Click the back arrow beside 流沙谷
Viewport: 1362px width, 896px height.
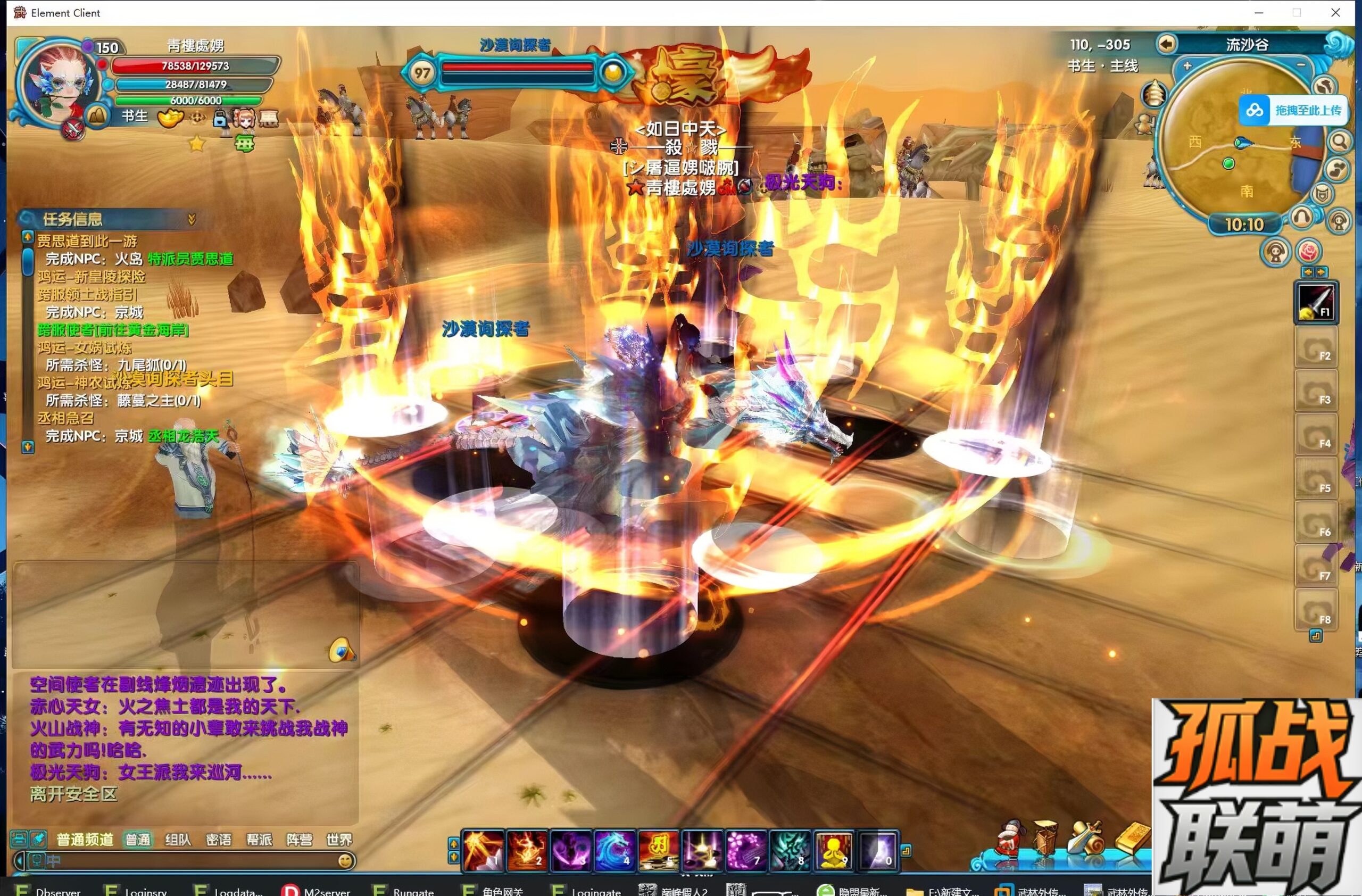[x=1166, y=44]
